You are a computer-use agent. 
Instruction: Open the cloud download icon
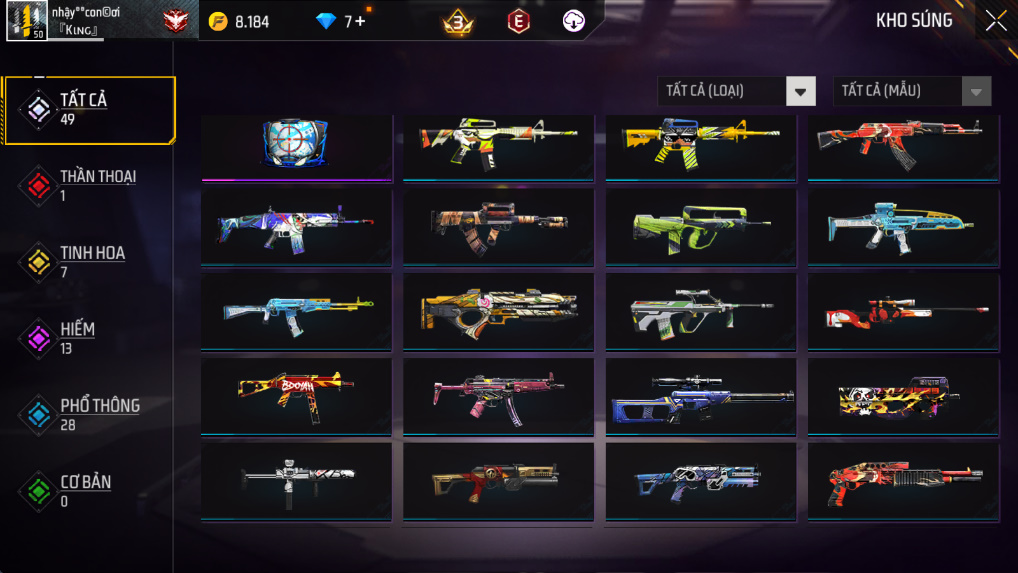574,21
